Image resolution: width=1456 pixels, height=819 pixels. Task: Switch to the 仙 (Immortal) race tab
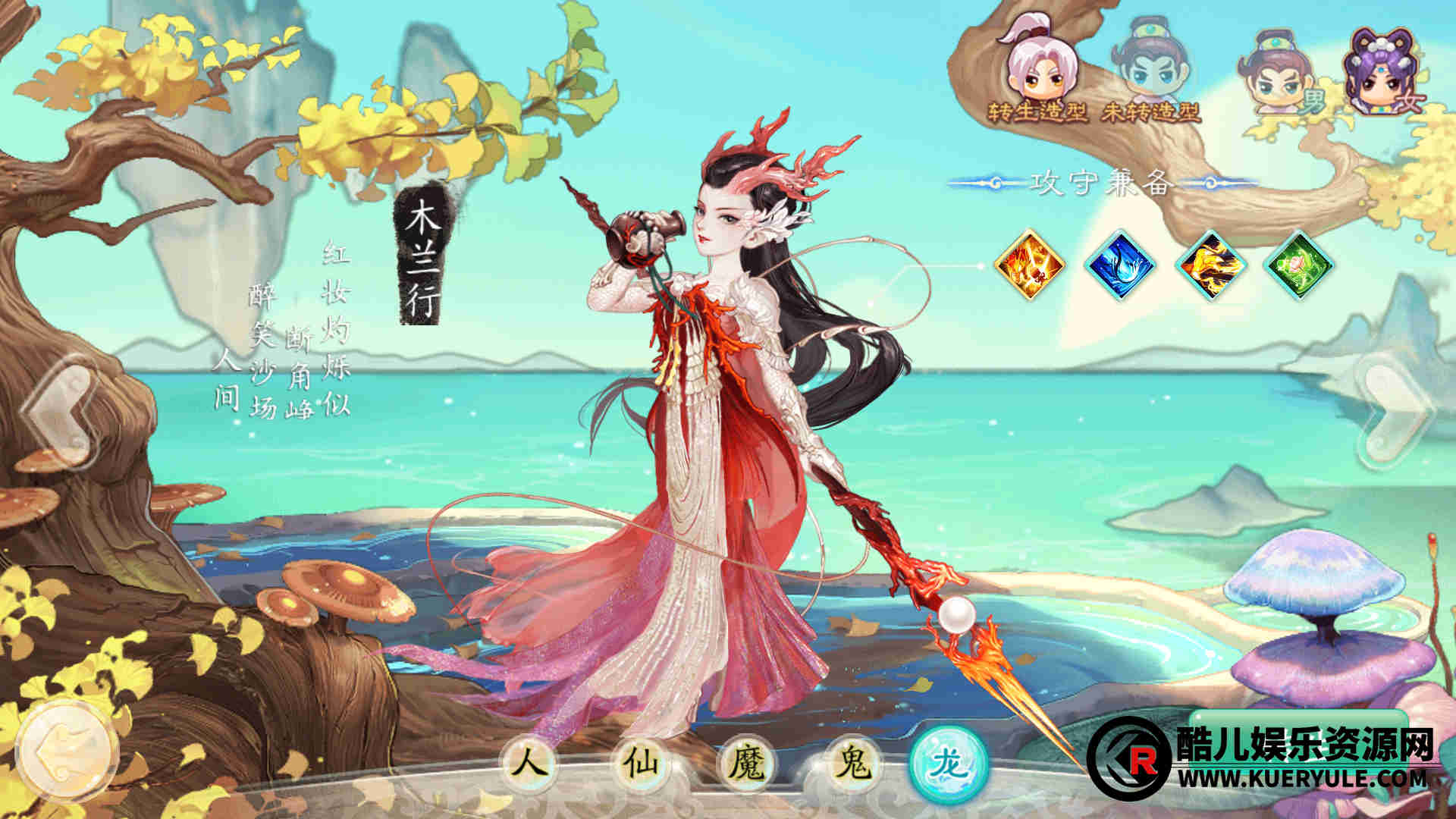pos(637,762)
